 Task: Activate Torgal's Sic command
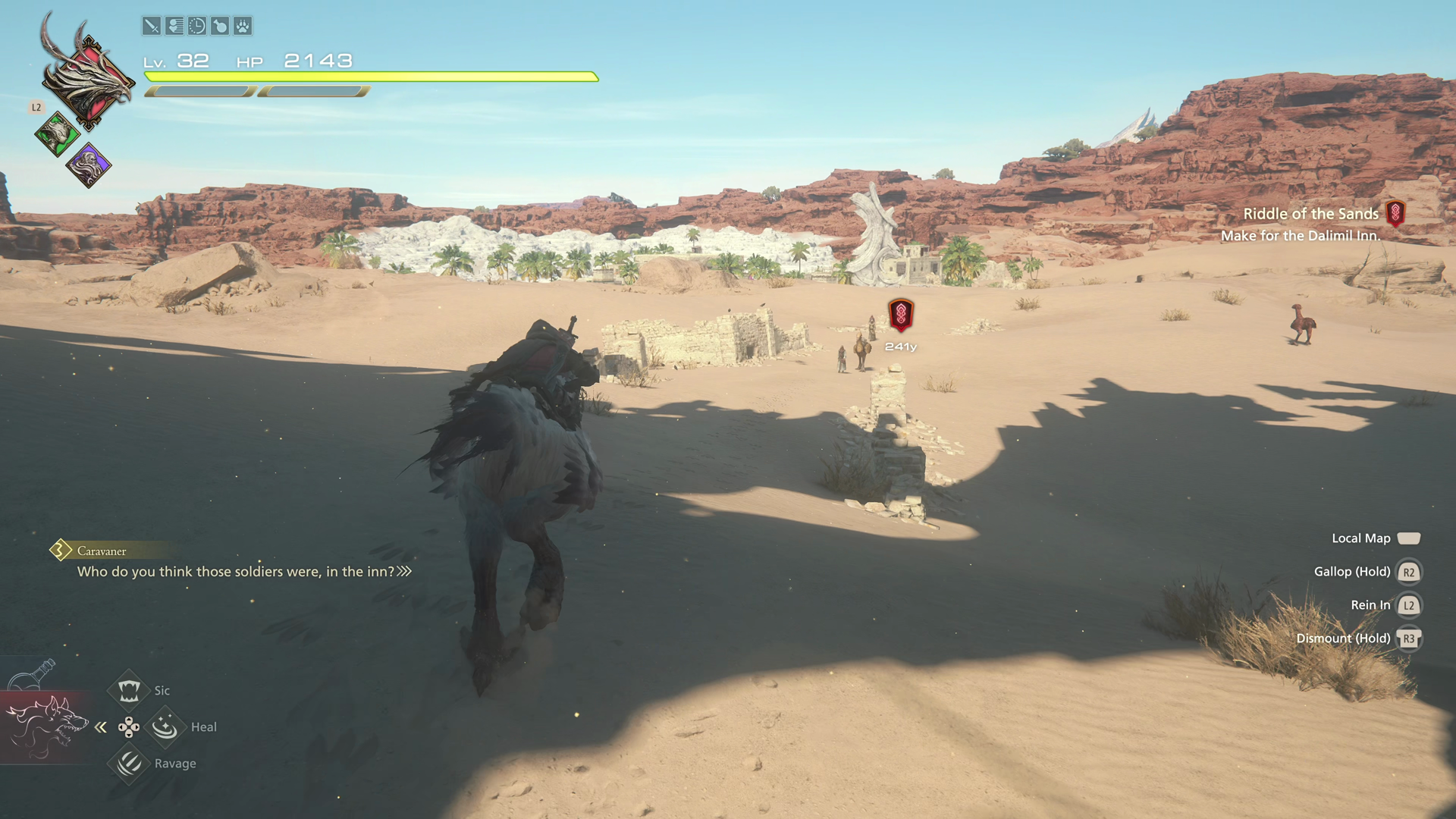coord(129,690)
